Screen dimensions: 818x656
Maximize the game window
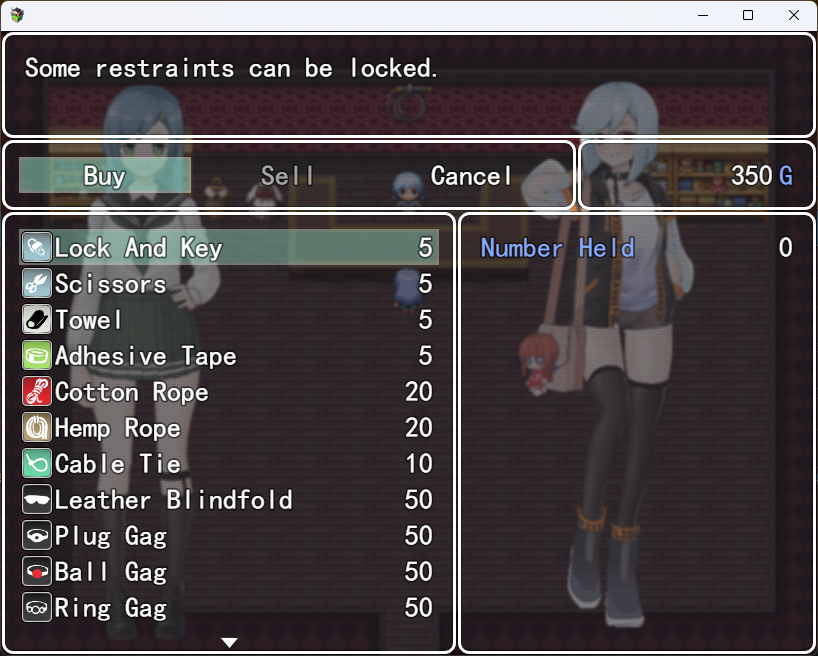pyautogui.click(x=748, y=15)
